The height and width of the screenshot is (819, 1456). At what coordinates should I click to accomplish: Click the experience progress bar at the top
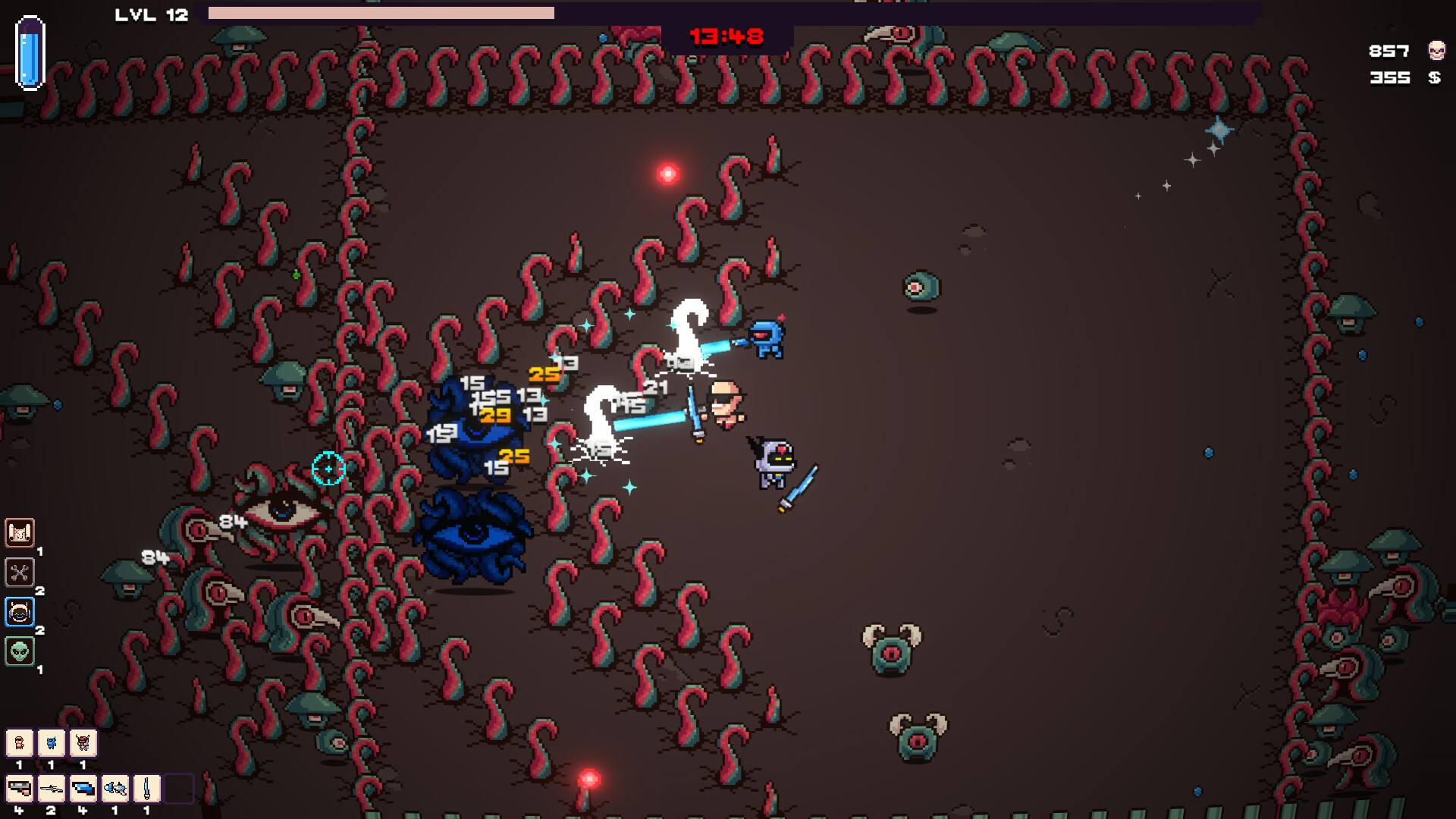click(455, 11)
